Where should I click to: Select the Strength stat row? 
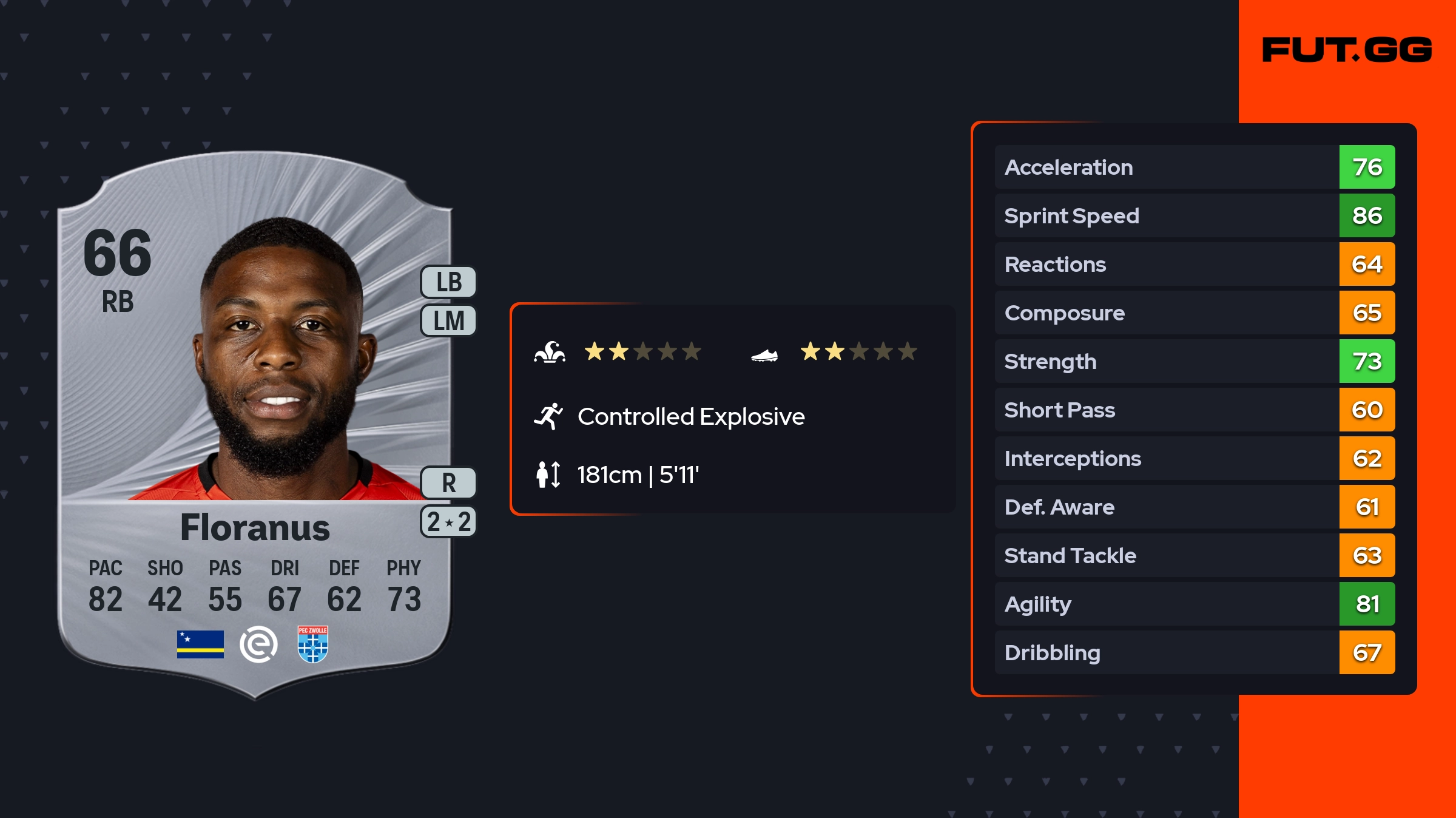point(1194,361)
